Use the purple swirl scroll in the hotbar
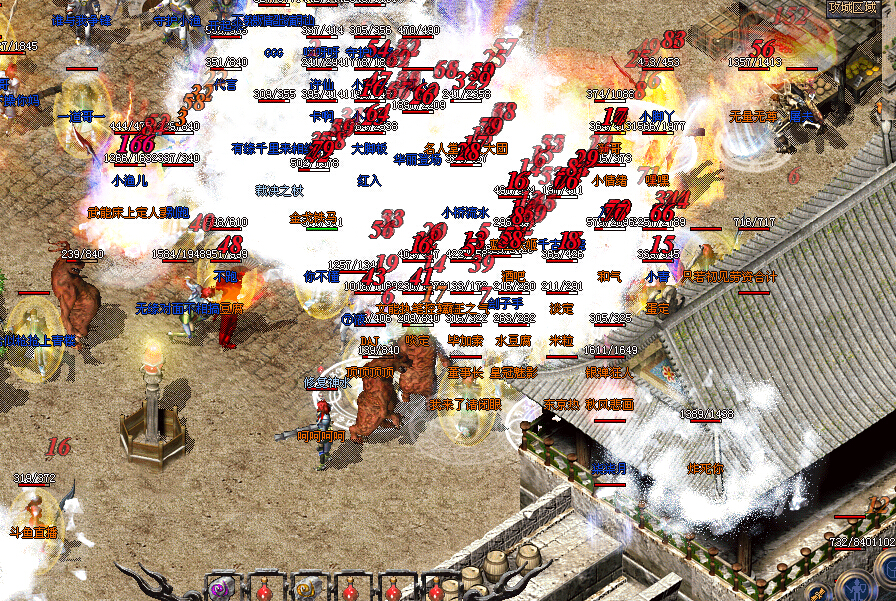This screenshot has height=601, width=896. click(222, 588)
